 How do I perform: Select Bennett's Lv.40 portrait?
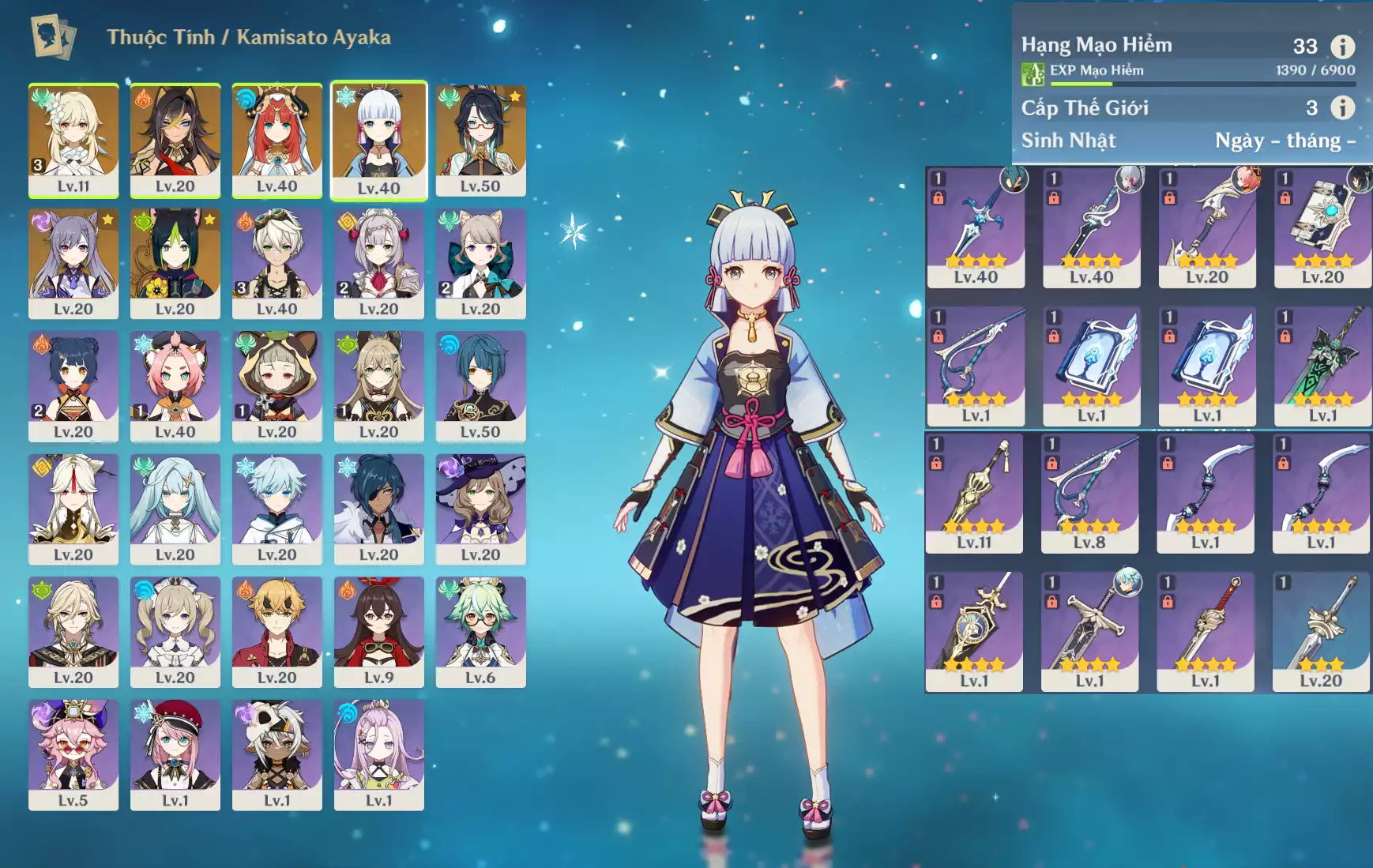click(276, 263)
